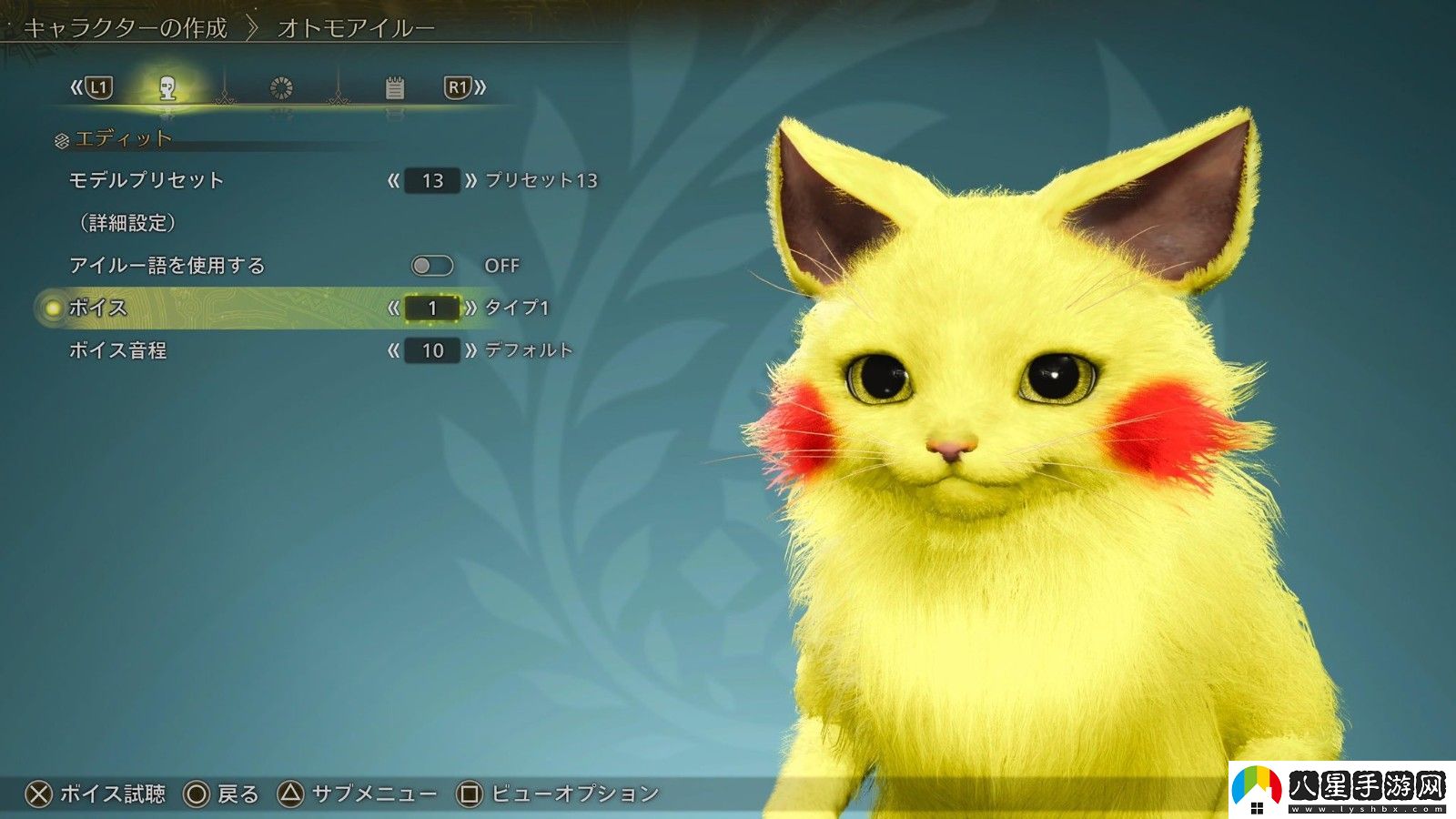Click the L1 shoulder button icon
The image size is (1456, 819).
tap(100, 88)
